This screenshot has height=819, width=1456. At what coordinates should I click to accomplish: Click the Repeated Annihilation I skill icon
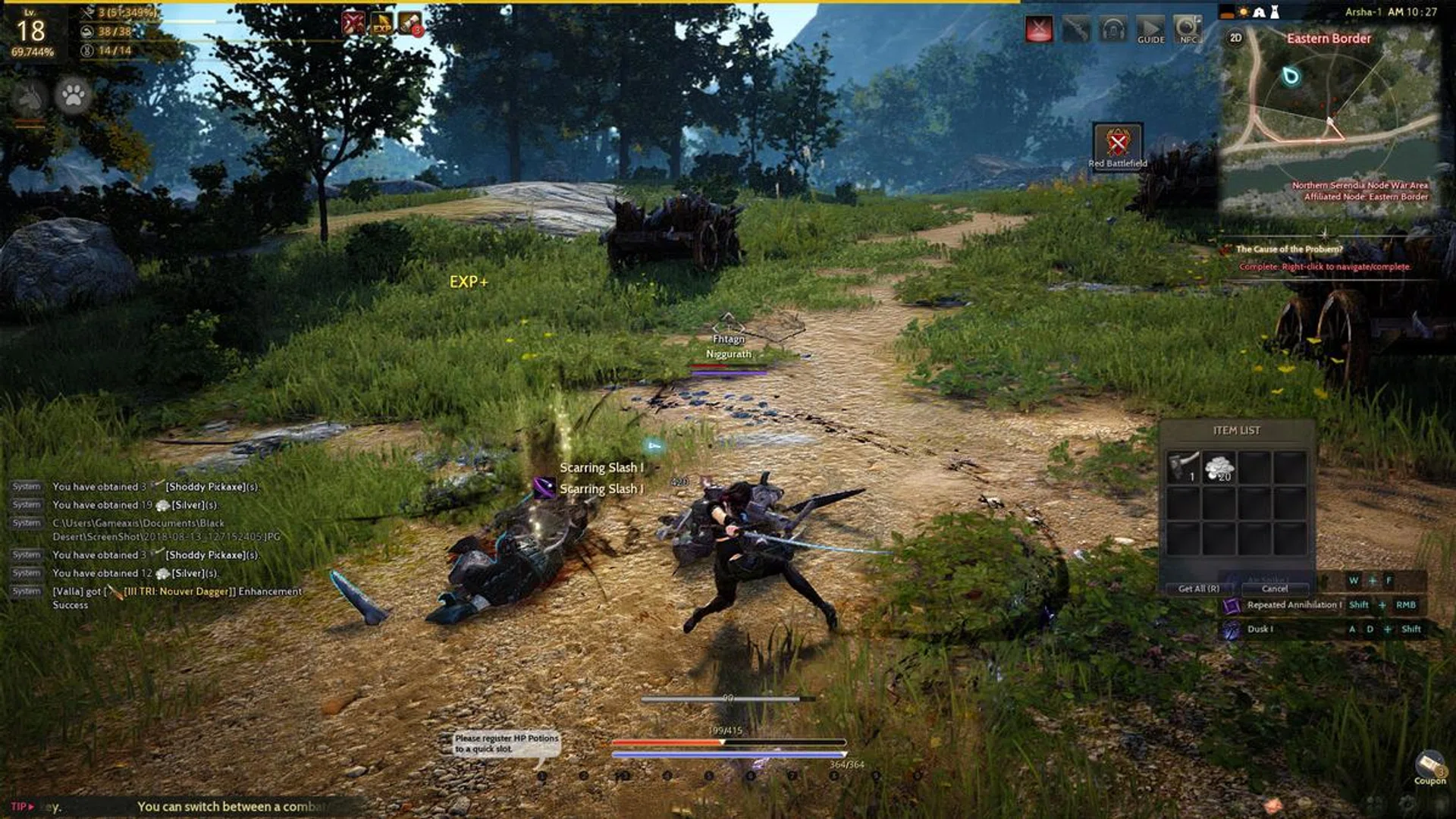click(1232, 605)
